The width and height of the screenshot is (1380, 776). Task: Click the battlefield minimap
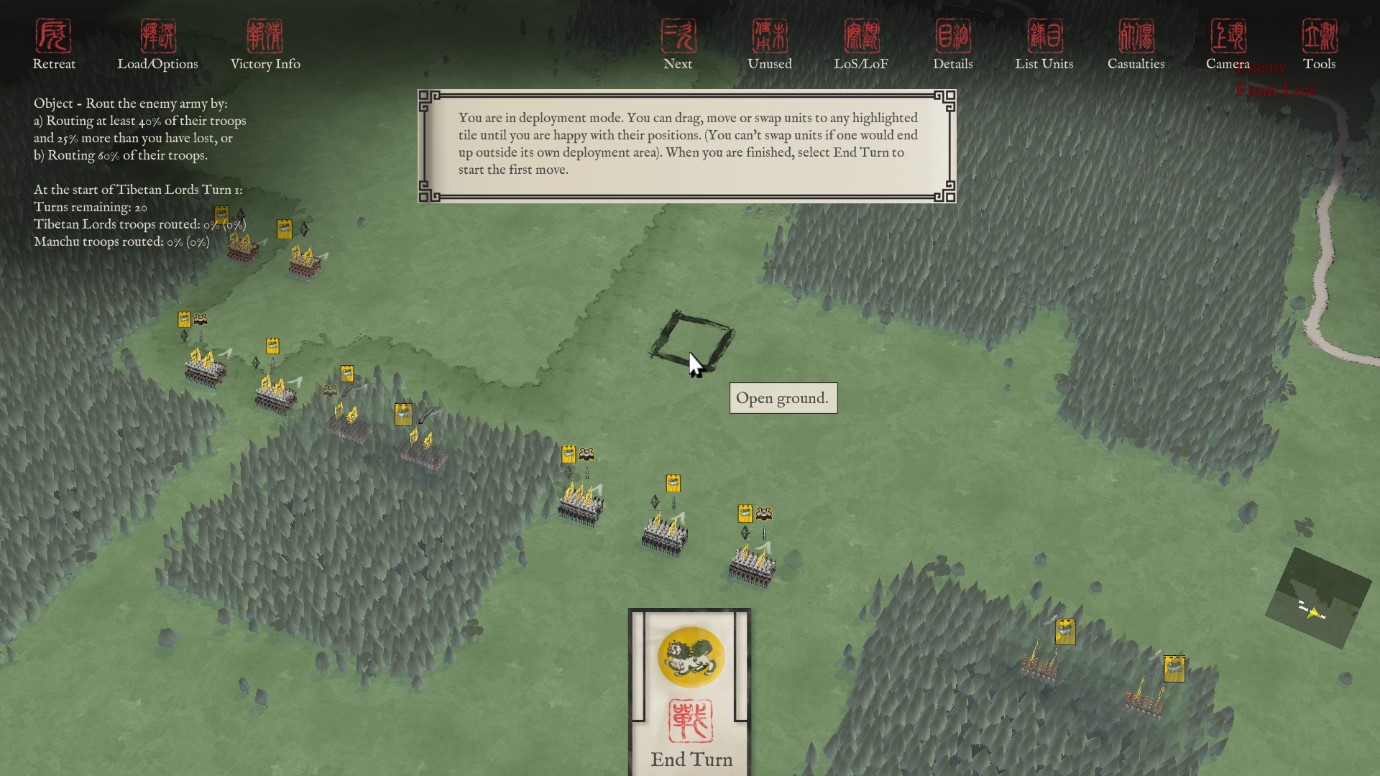coord(1318,597)
